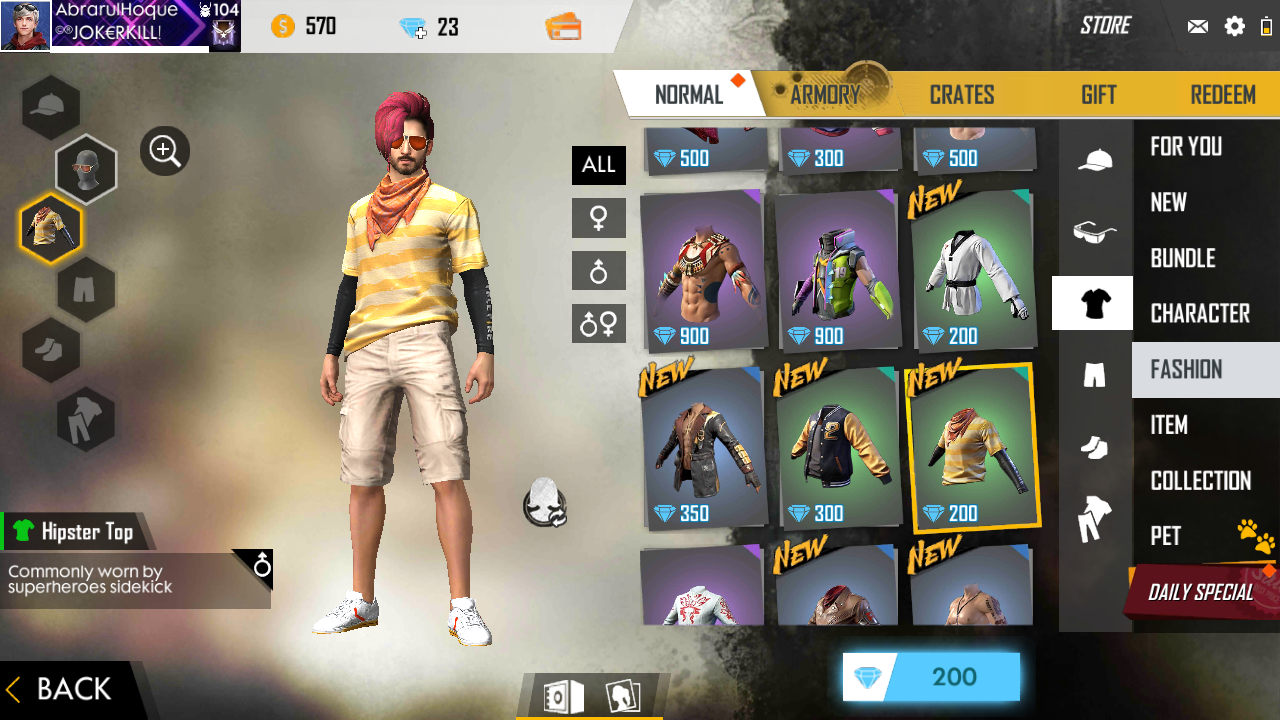Show ALL gender items filter

(598, 165)
